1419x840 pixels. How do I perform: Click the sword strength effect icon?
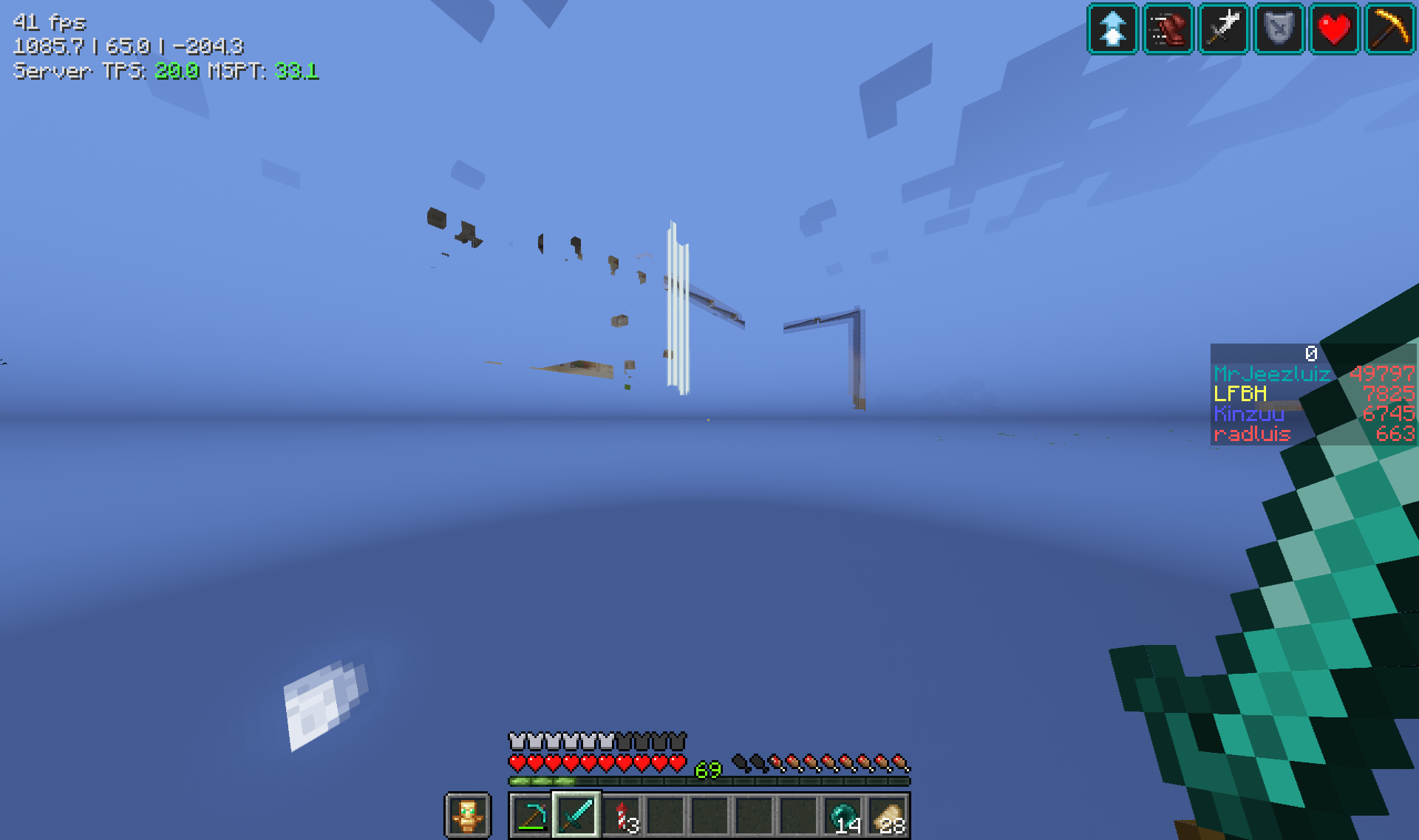tap(1223, 30)
